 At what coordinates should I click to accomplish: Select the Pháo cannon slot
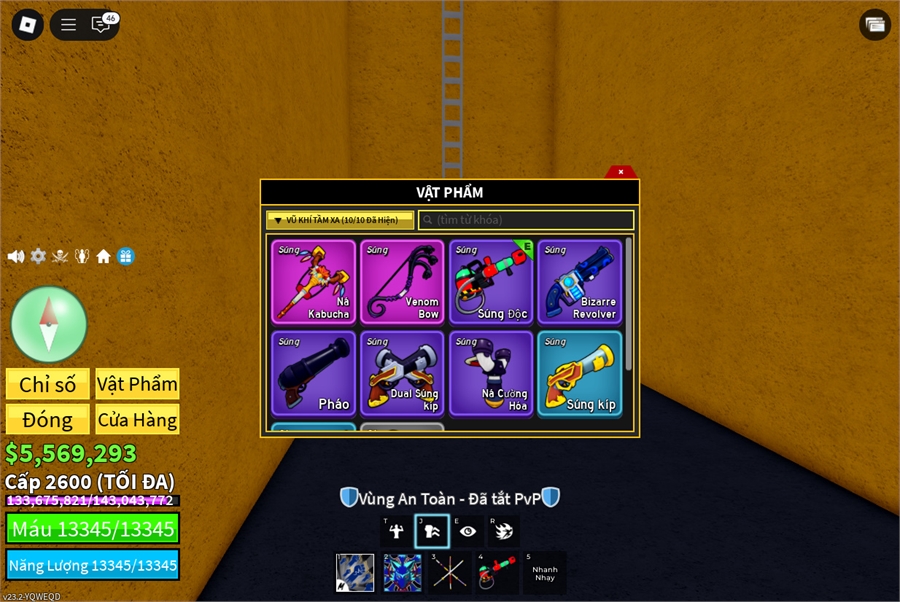[x=313, y=373]
